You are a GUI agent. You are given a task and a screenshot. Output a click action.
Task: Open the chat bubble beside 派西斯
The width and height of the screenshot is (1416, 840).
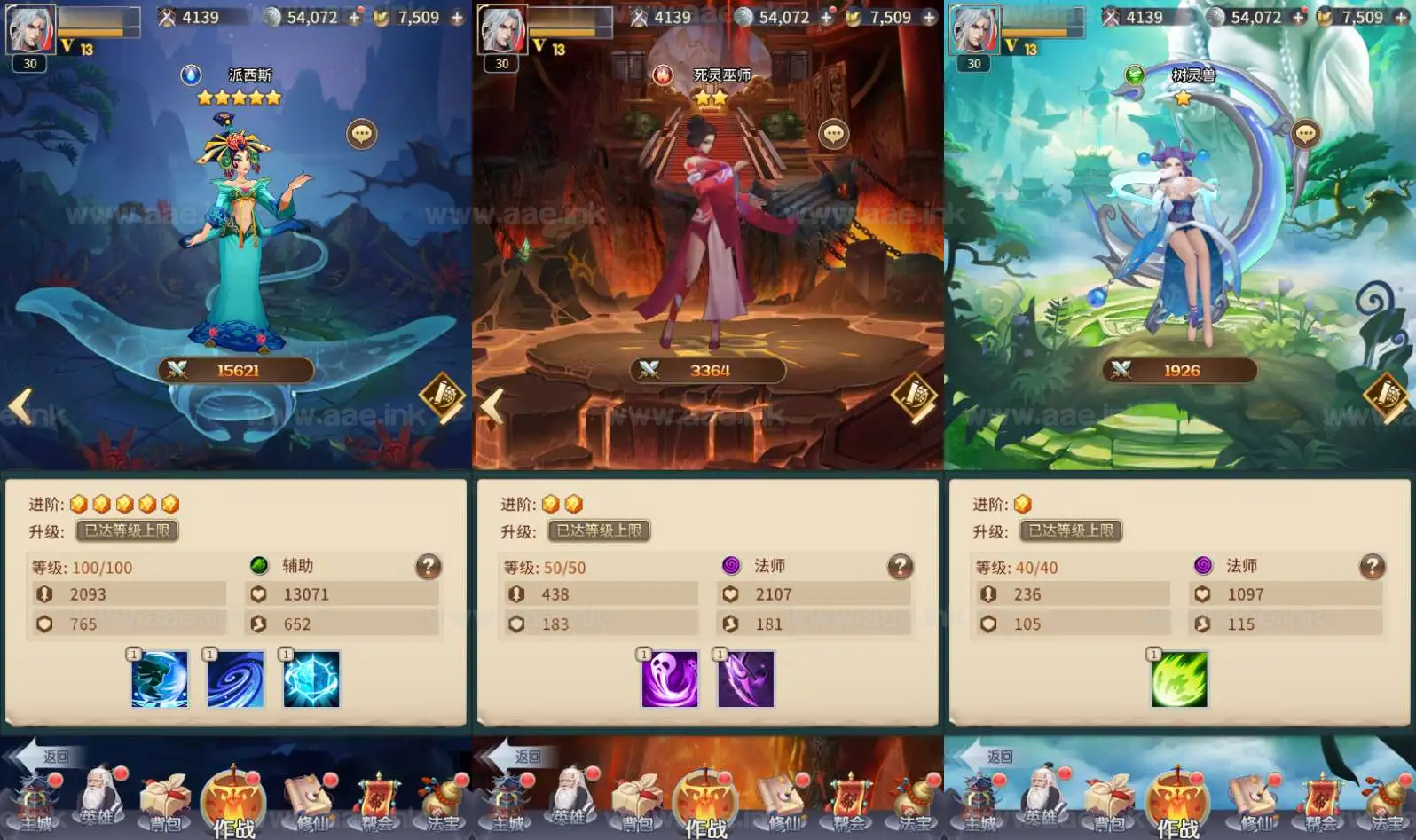[x=360, y=136]
